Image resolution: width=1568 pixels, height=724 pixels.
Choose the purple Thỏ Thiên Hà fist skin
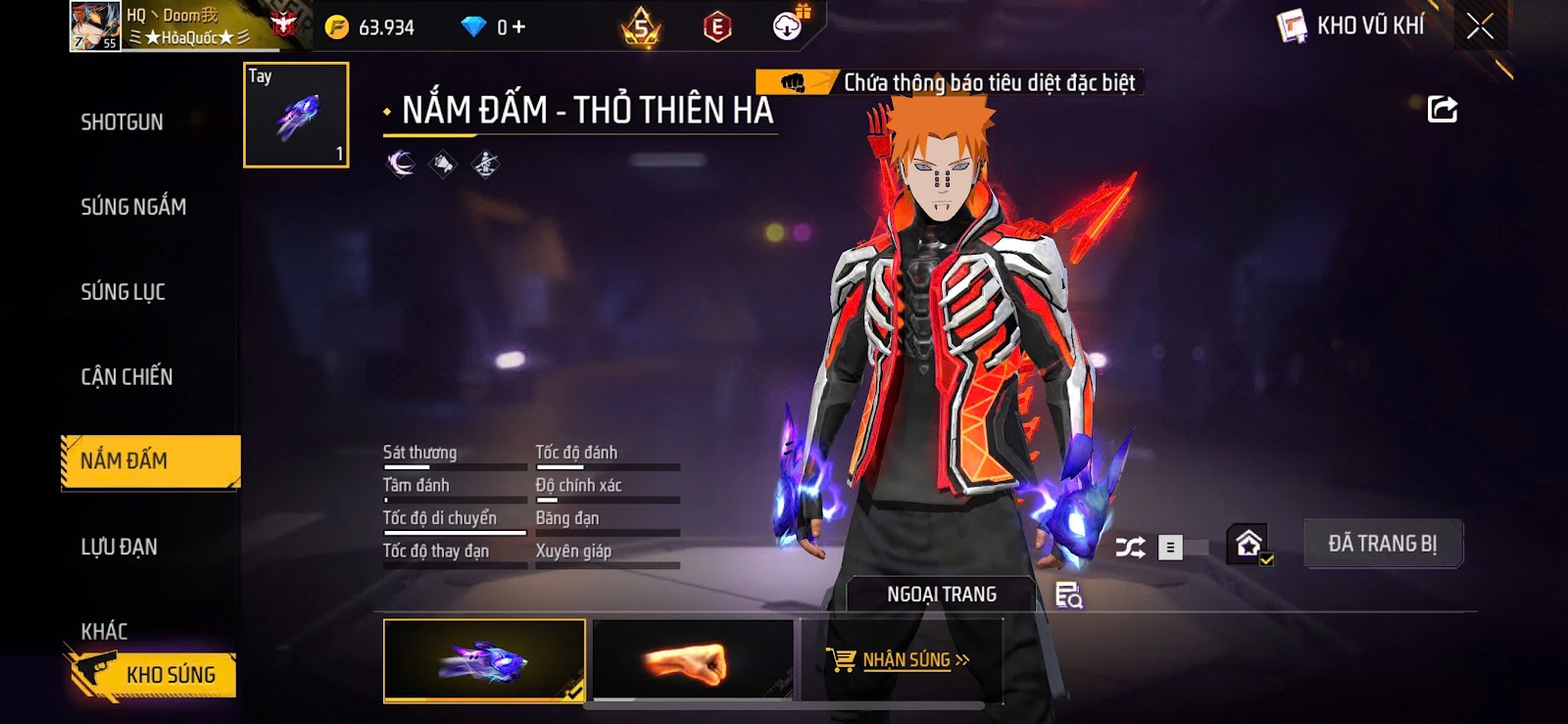[x=484, y=661]
